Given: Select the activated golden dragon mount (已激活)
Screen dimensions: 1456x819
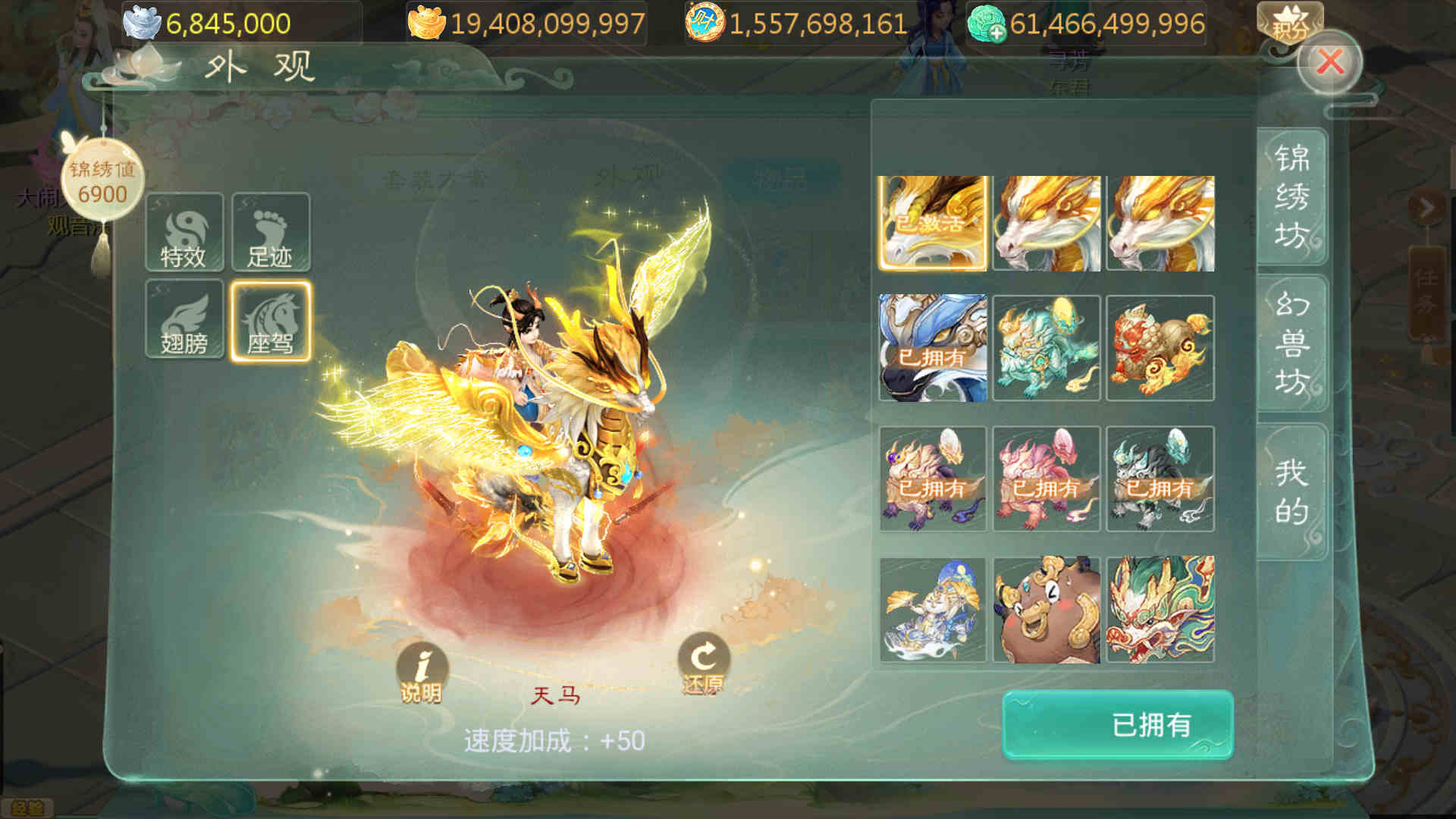Looking at the screenshot, I should [x=933, y=224].
